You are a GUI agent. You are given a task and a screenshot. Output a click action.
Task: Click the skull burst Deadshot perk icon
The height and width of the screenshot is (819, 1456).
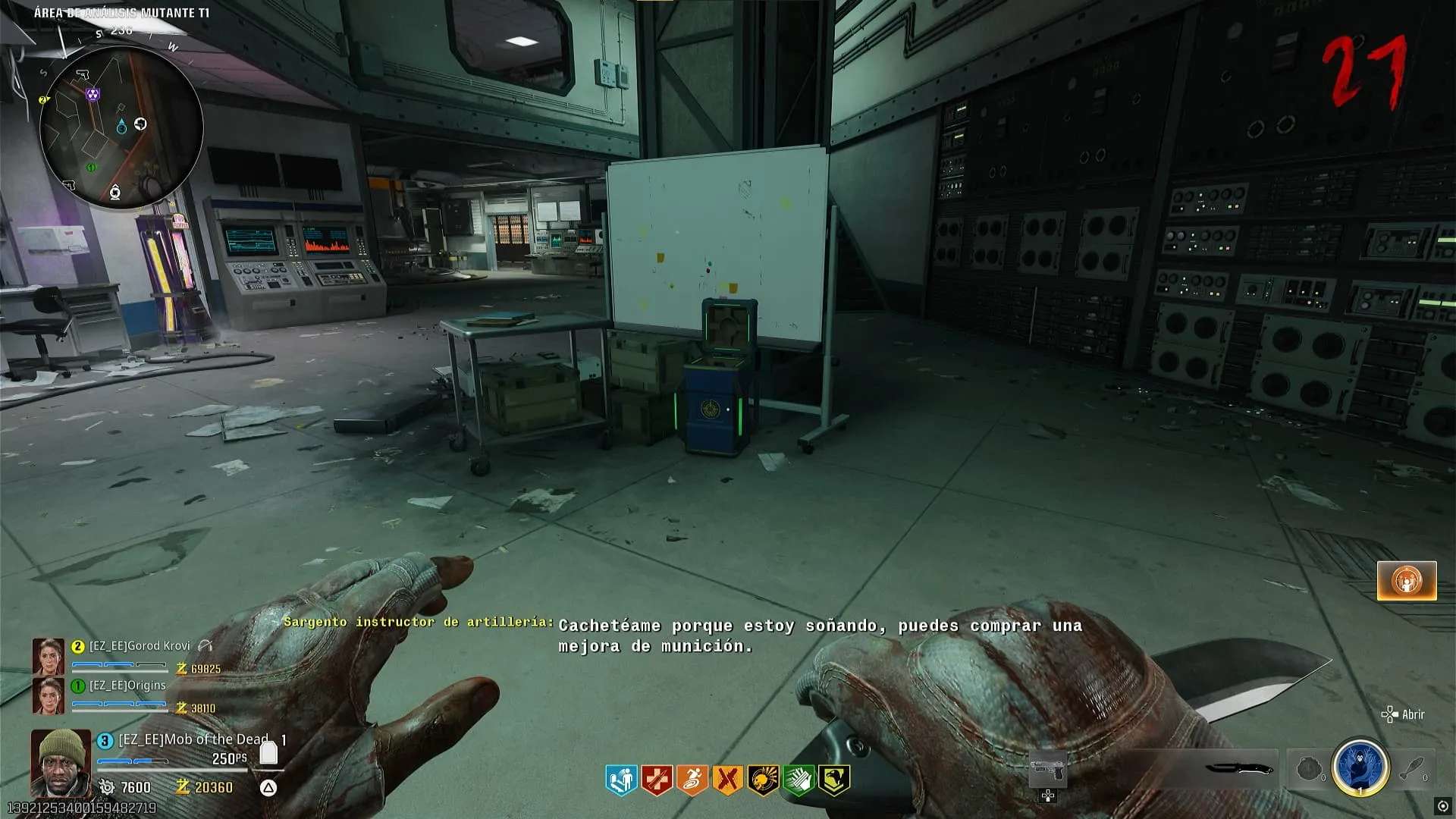click(763, 780)
